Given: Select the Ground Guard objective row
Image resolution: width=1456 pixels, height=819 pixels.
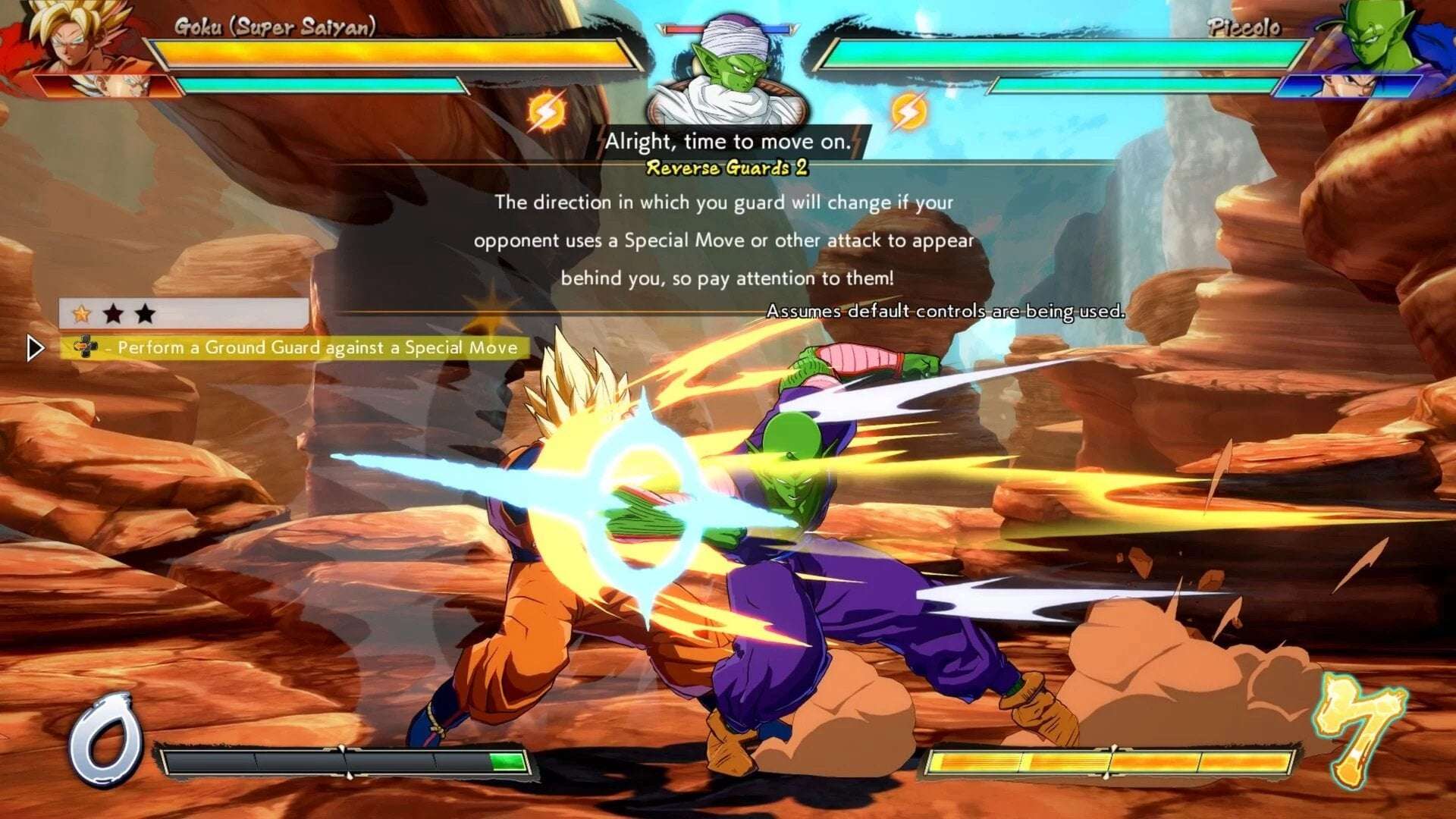Looking at the screenshot, I should tap(296, 348).
